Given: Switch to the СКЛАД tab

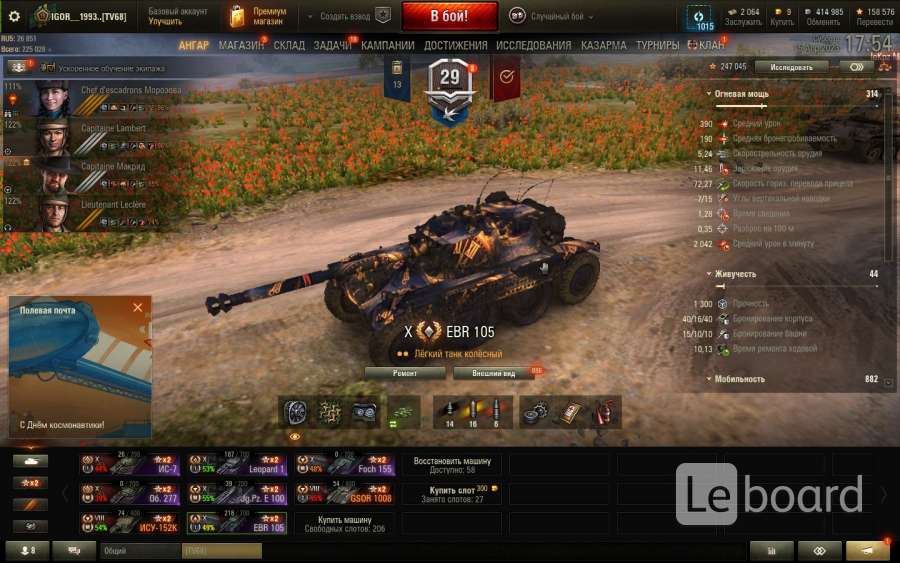Looking at the screenshot, I should (x=289, y=45).
